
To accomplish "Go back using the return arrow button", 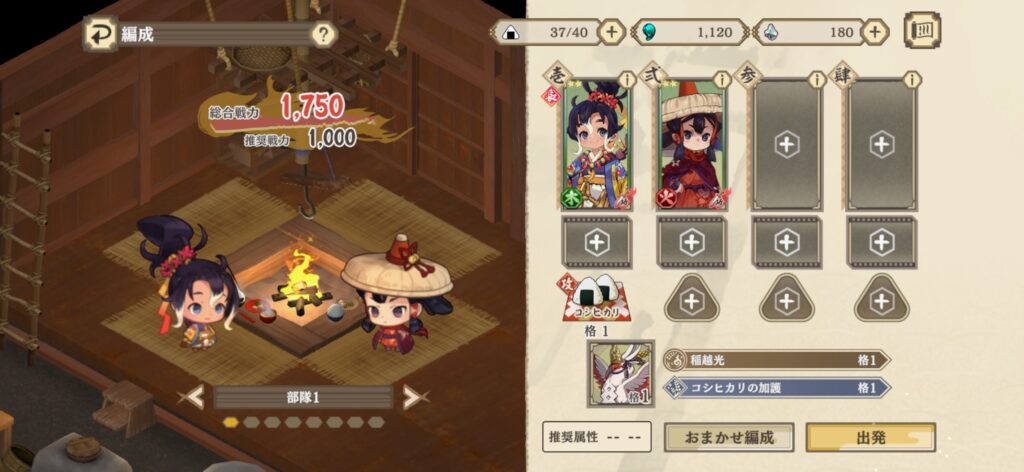I will point(101,34).
